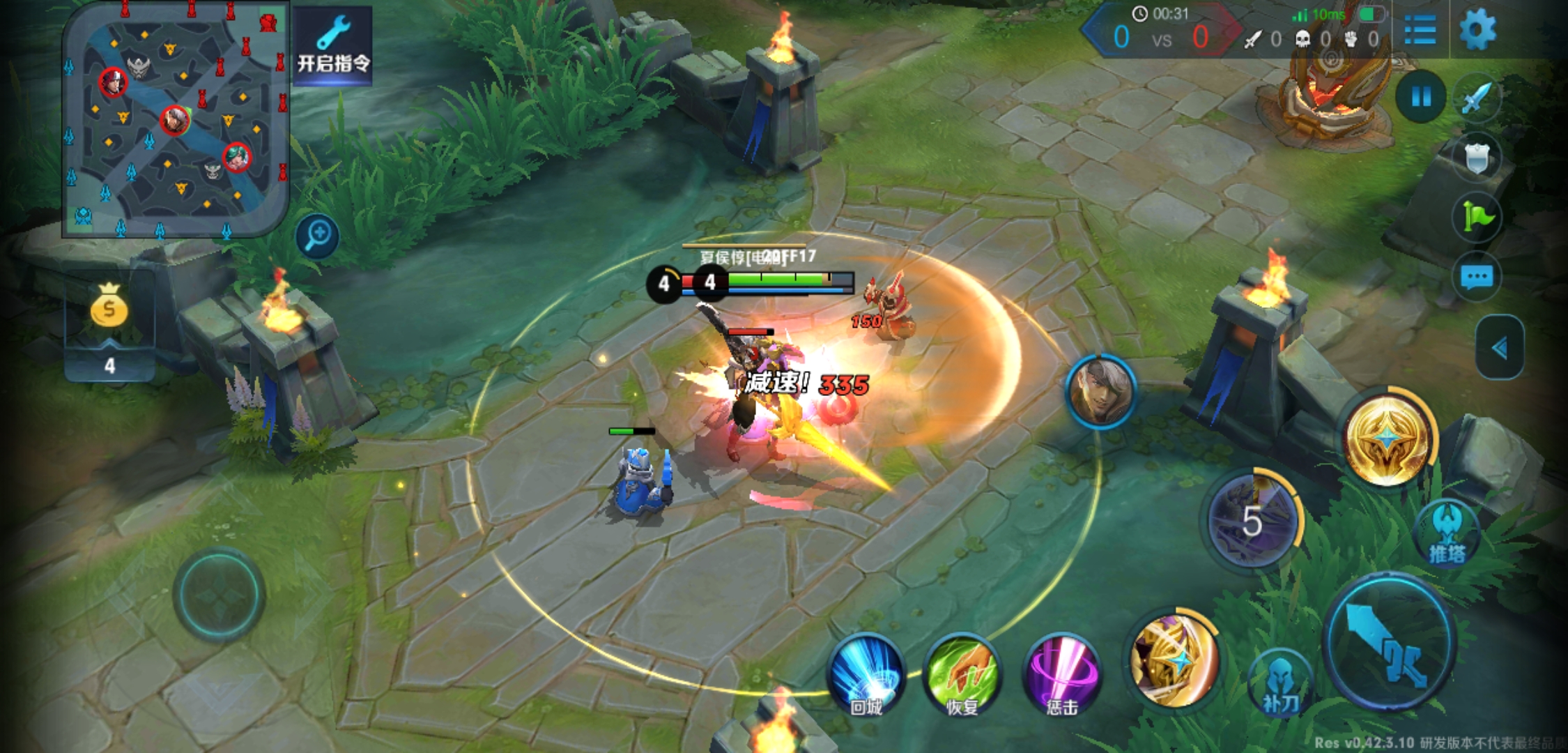
Task: Open the settings gear
Action: (1477, 30)
